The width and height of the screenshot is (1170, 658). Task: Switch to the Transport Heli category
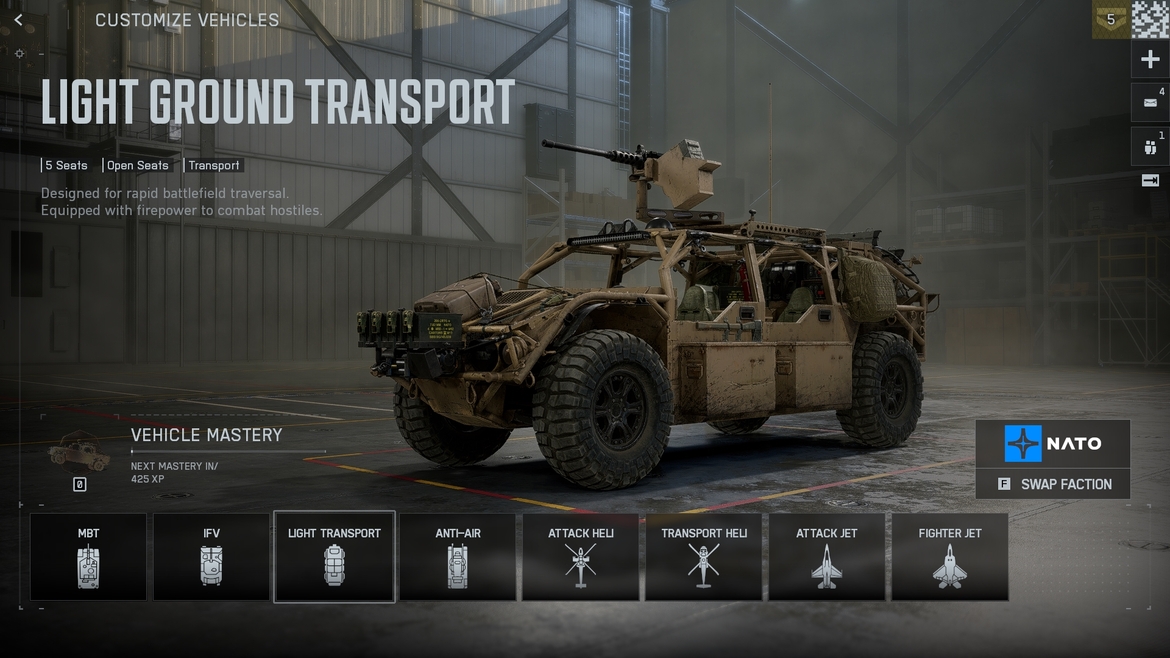tap(704, 557)
